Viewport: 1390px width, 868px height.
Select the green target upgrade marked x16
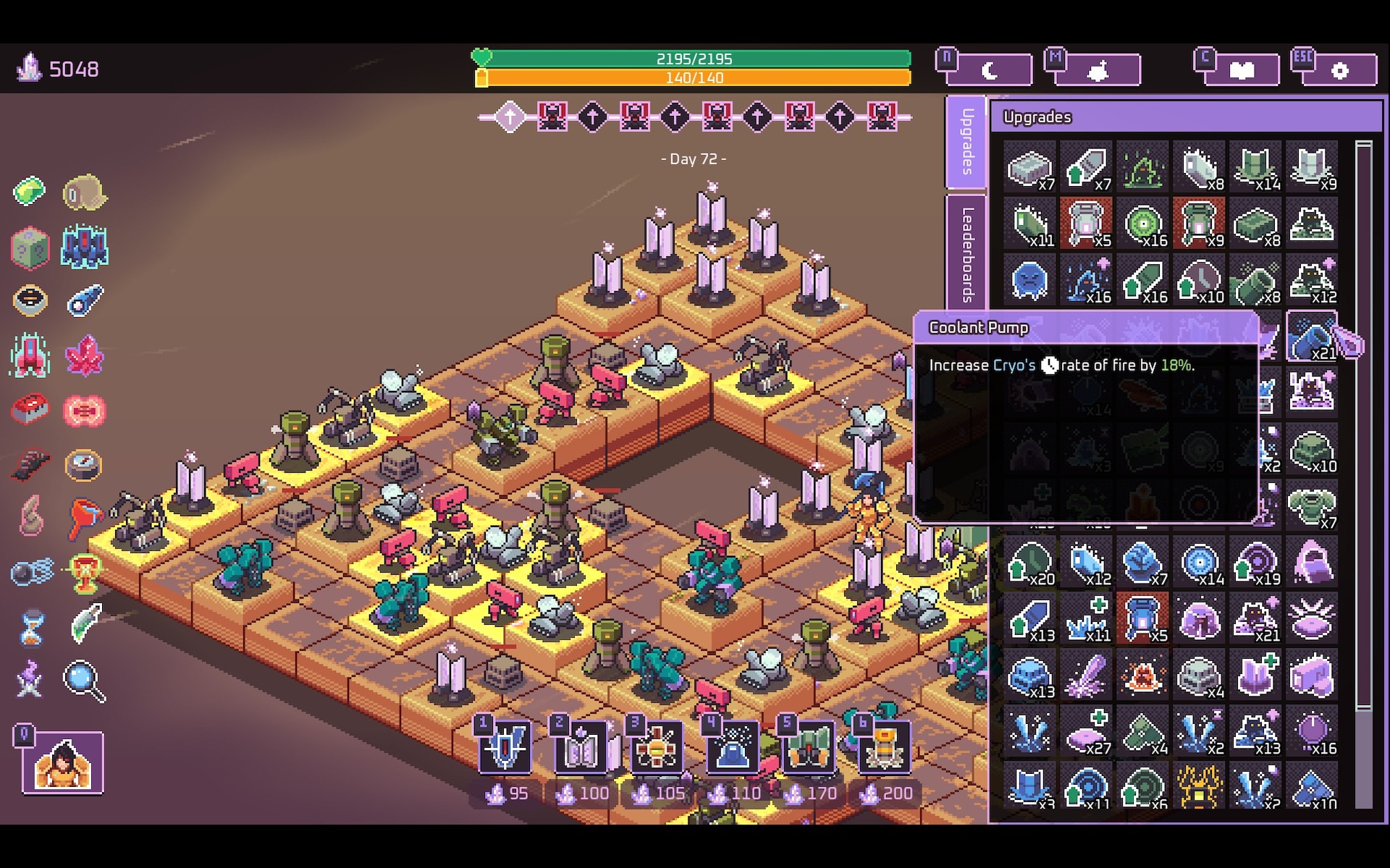tap(1143, 224)
